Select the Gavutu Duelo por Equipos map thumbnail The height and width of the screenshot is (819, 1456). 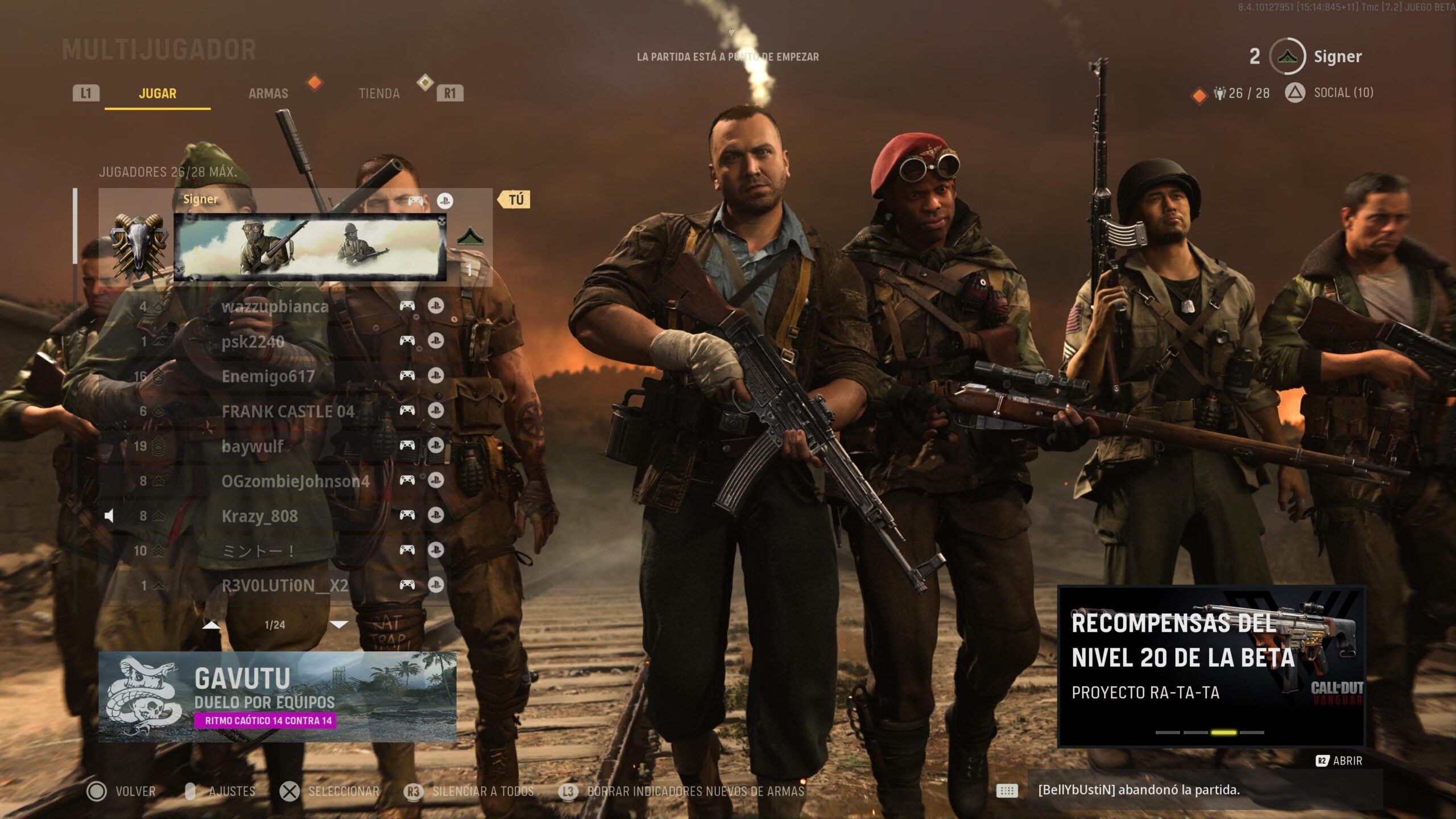point(279,700)
